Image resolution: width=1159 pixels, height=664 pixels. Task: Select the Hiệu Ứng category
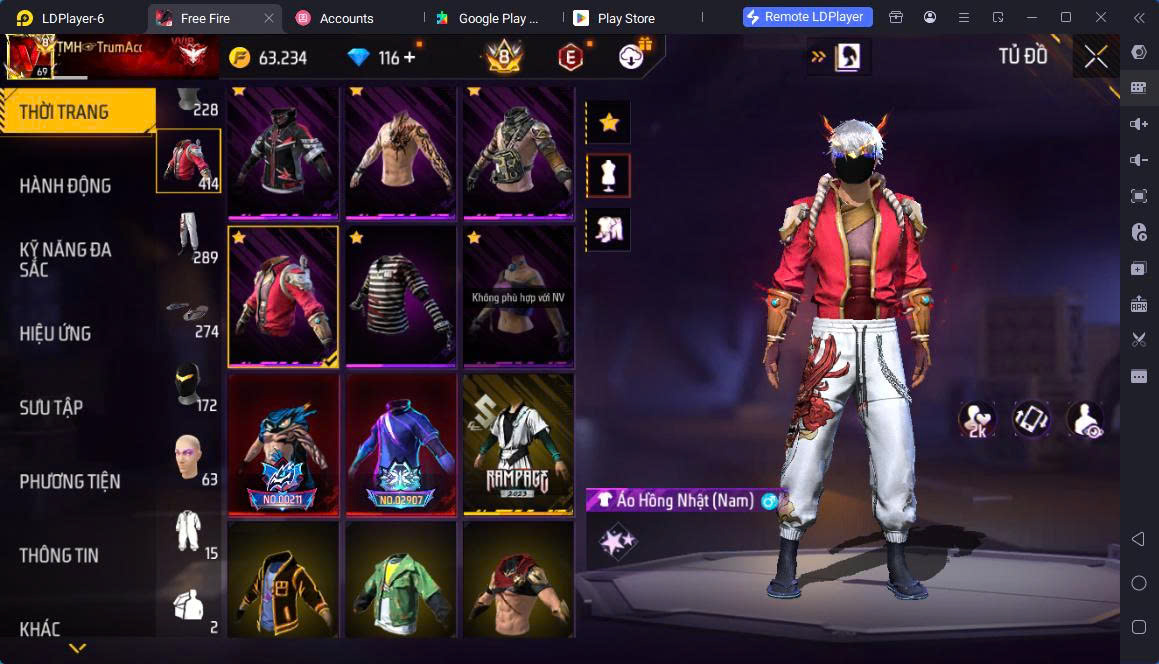click(x=56, y=333)
